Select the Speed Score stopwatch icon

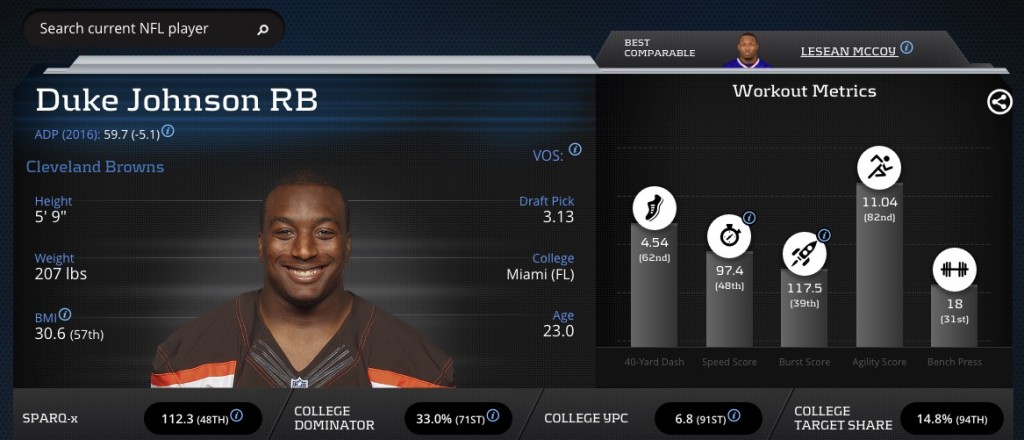click(x=729, y=236)
